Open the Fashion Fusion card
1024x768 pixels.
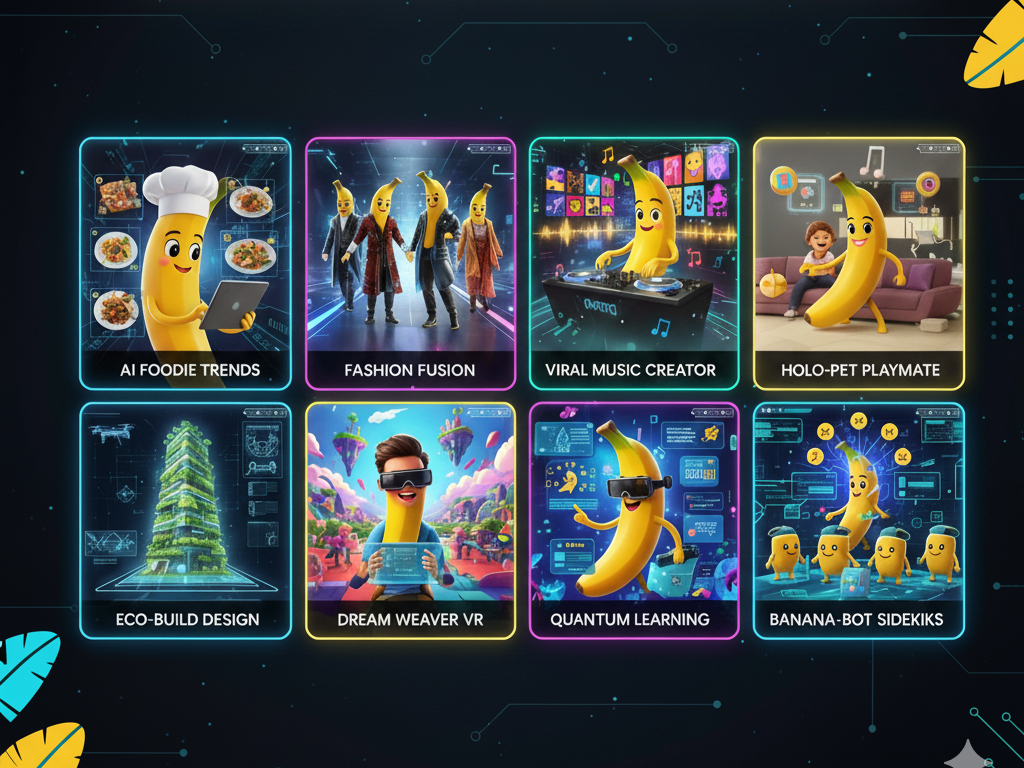tap(410, 263)
